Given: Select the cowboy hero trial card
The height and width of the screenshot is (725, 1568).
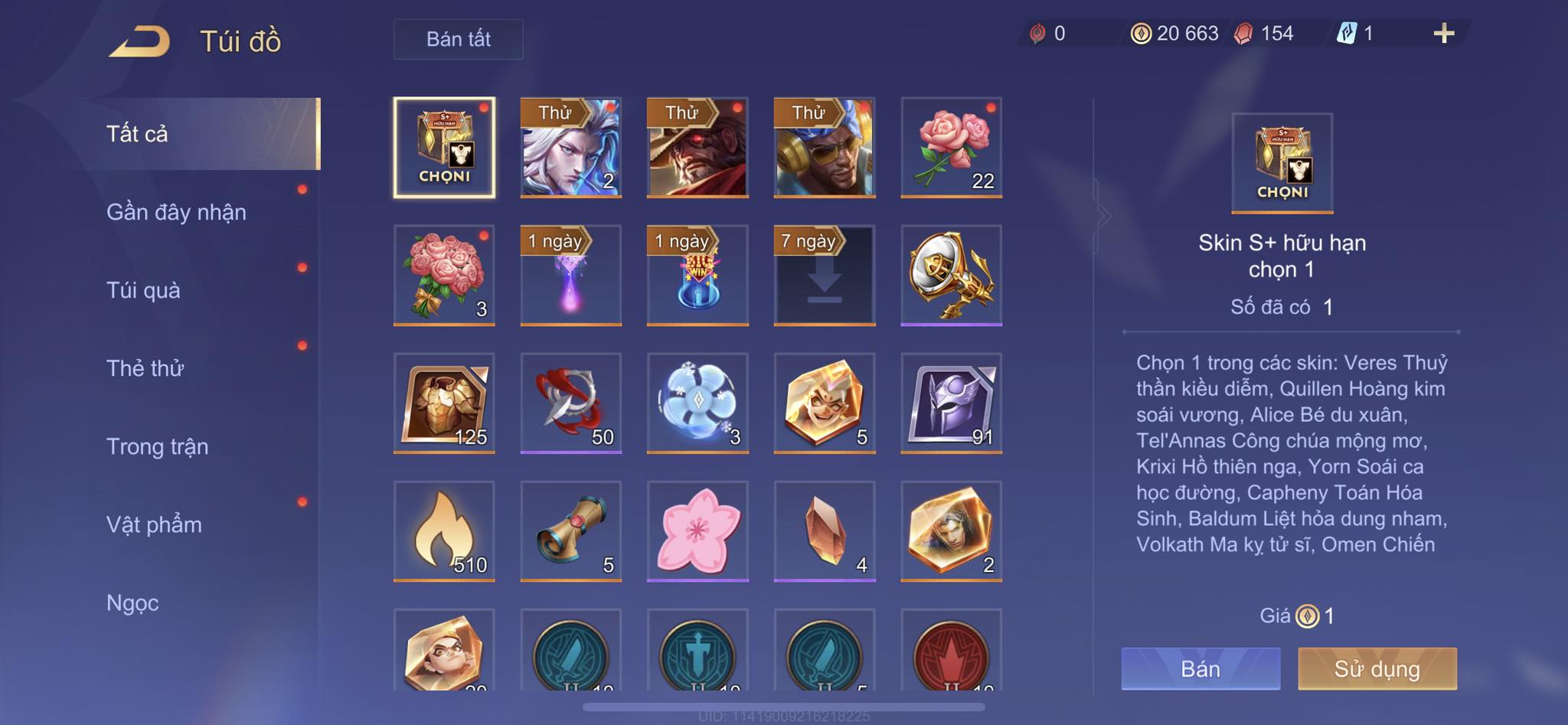Looking at the screenshot, I should point(697,148).
